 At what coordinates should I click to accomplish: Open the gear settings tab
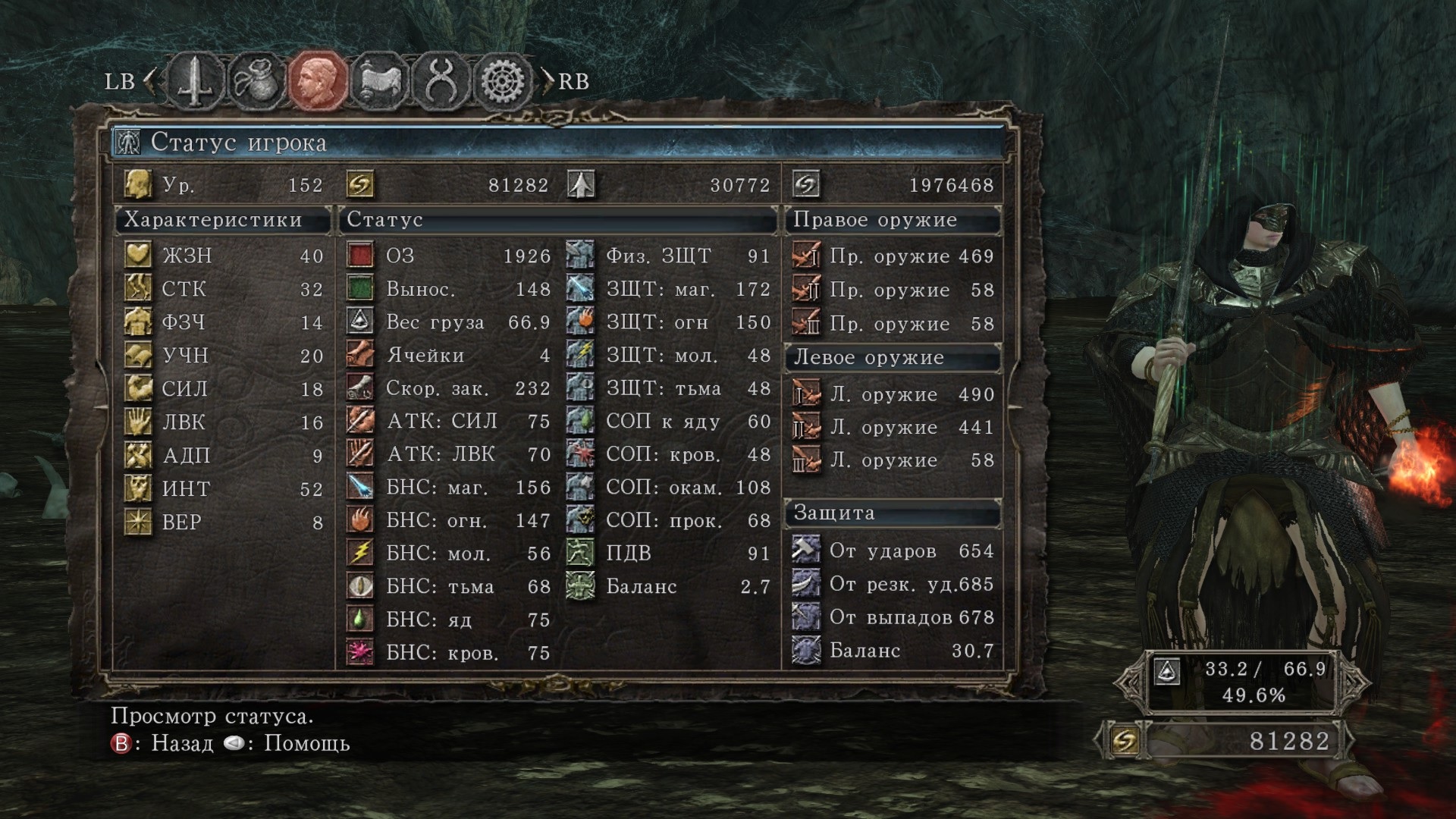[503, 81]
